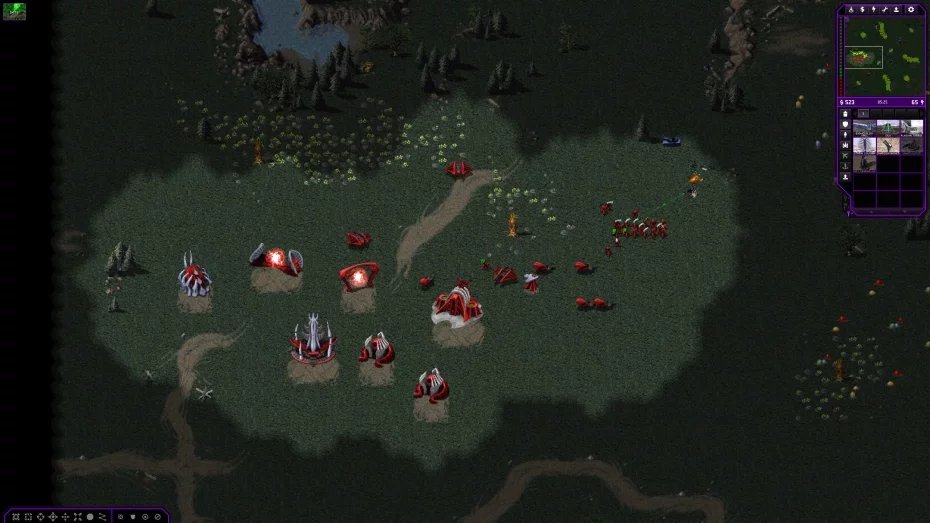Viewport: 930px width, 523px height.
Task: Select the first structure in the build palette
Action: point(864,127)
